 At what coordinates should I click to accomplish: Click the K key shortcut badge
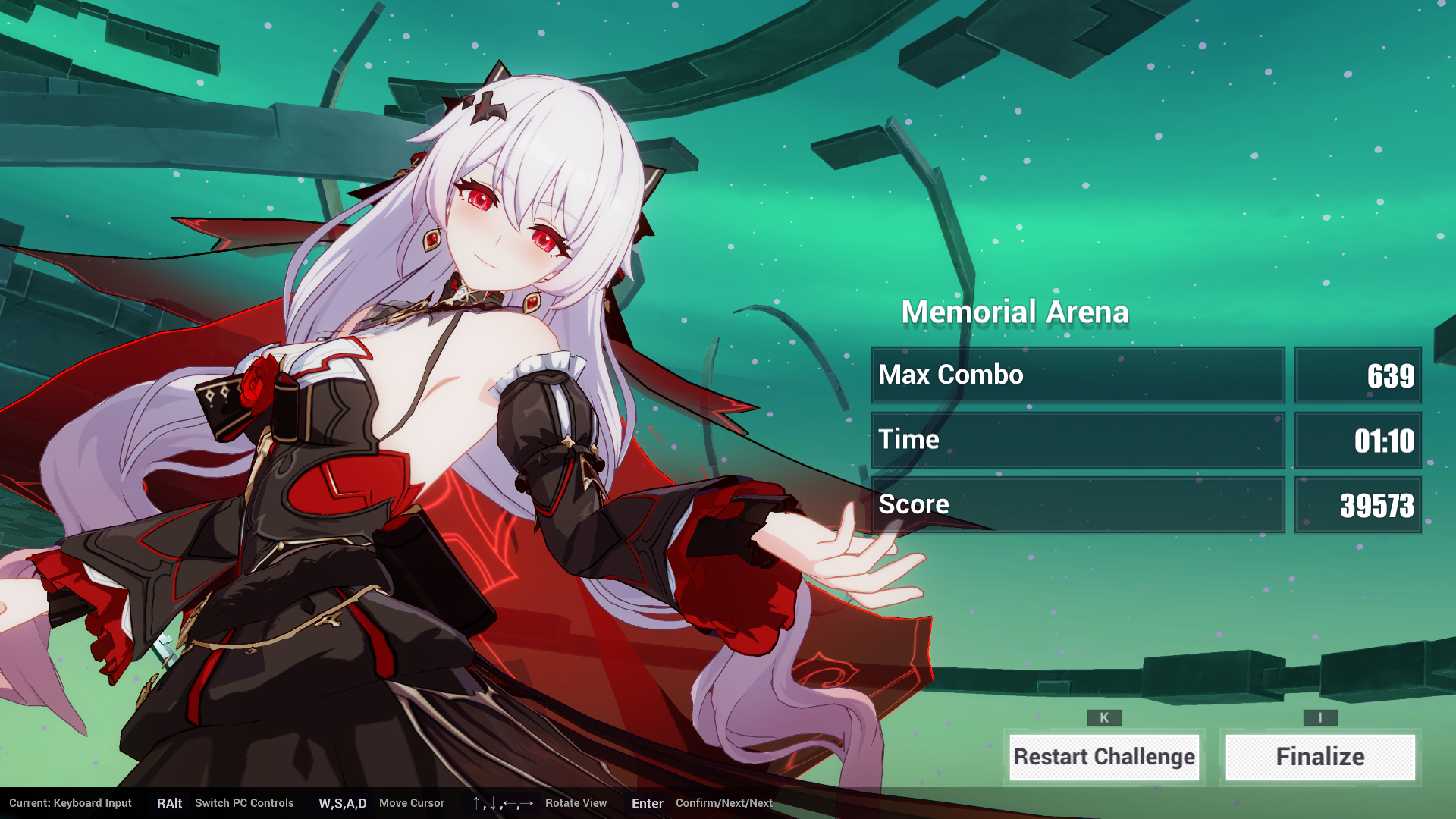pos(1104,717)
